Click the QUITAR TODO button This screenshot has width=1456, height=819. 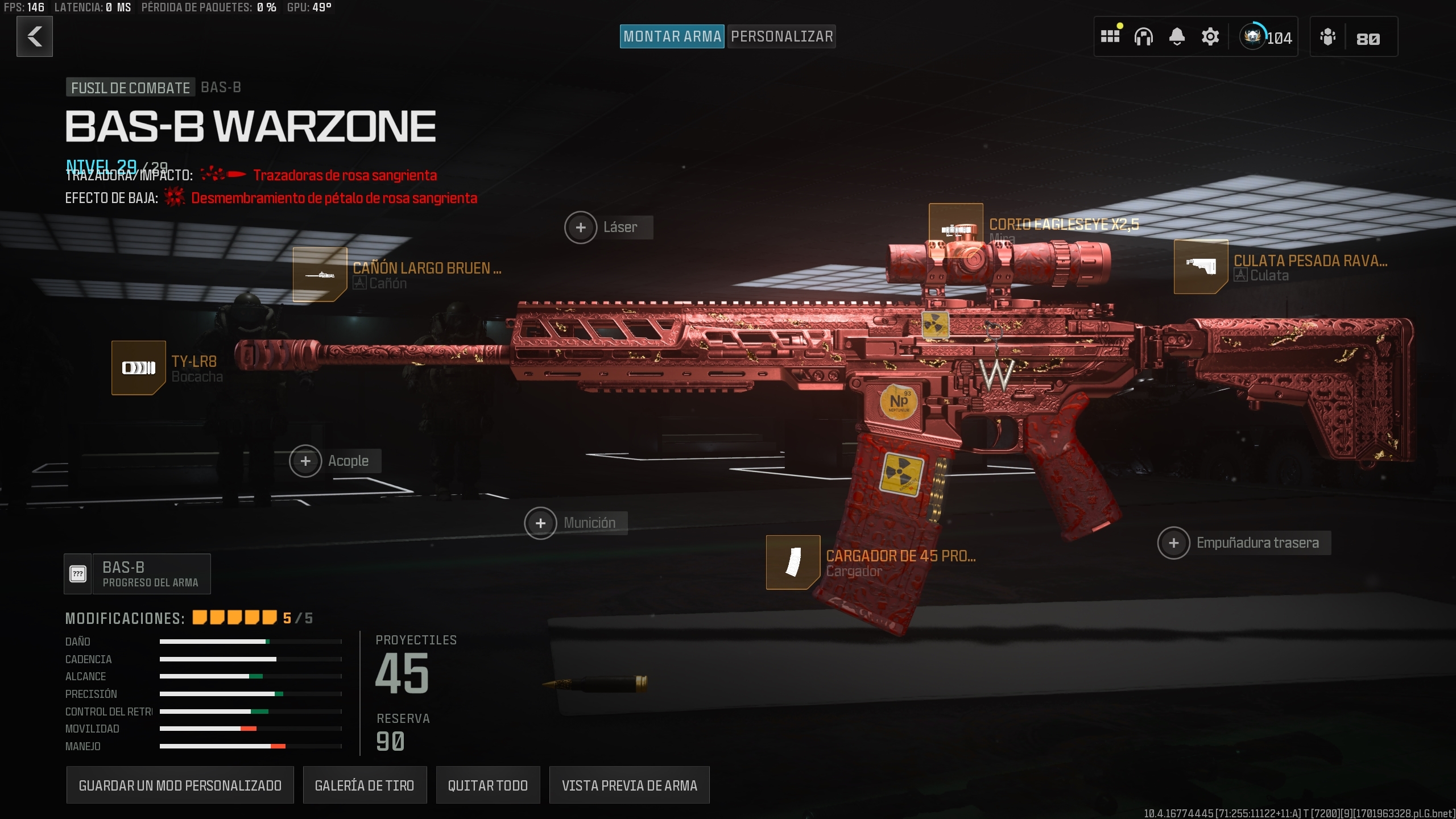(487, 785)
